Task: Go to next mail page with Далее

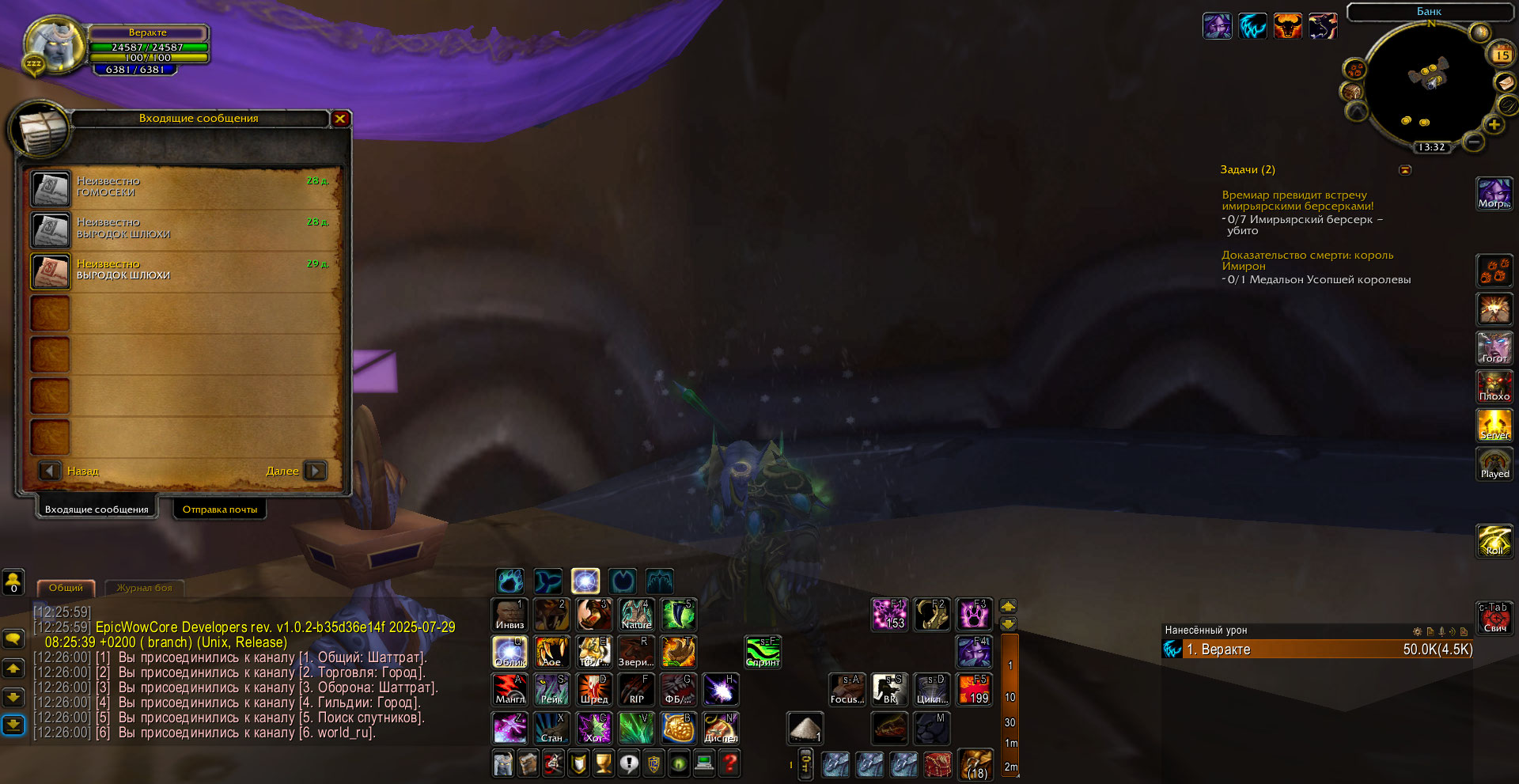Action: 315,471
